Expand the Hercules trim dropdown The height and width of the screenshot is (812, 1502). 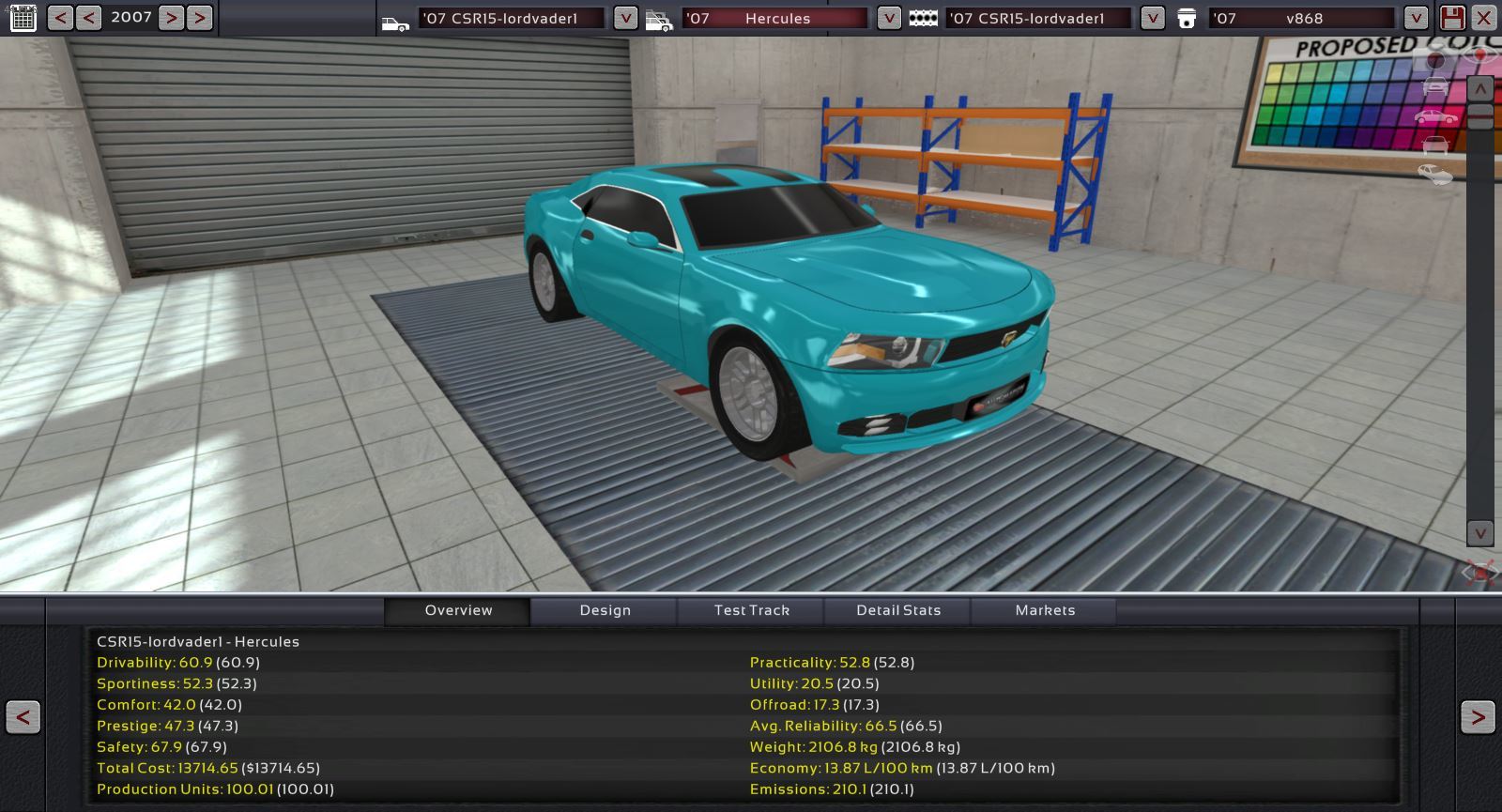coord(888,18)
